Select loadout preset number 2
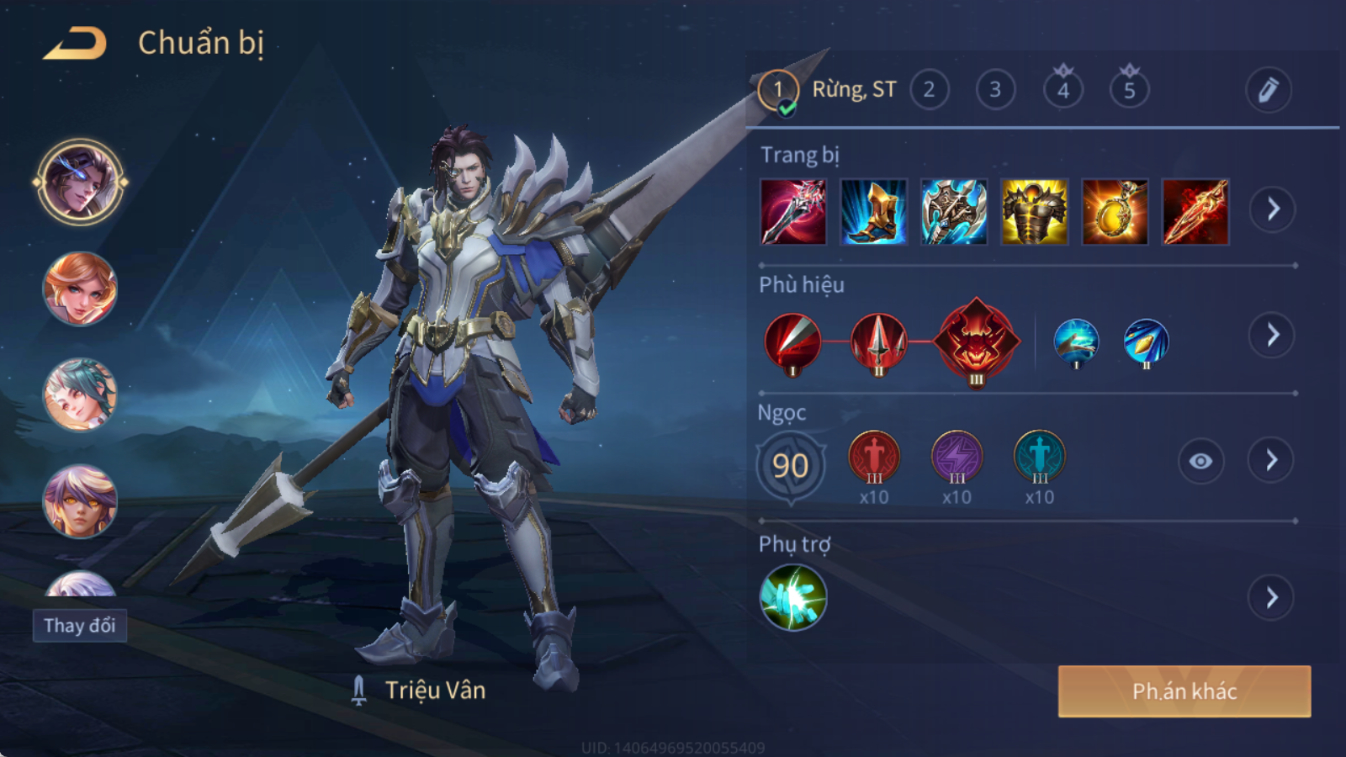The image size is (1346, 757). (929, 90)
